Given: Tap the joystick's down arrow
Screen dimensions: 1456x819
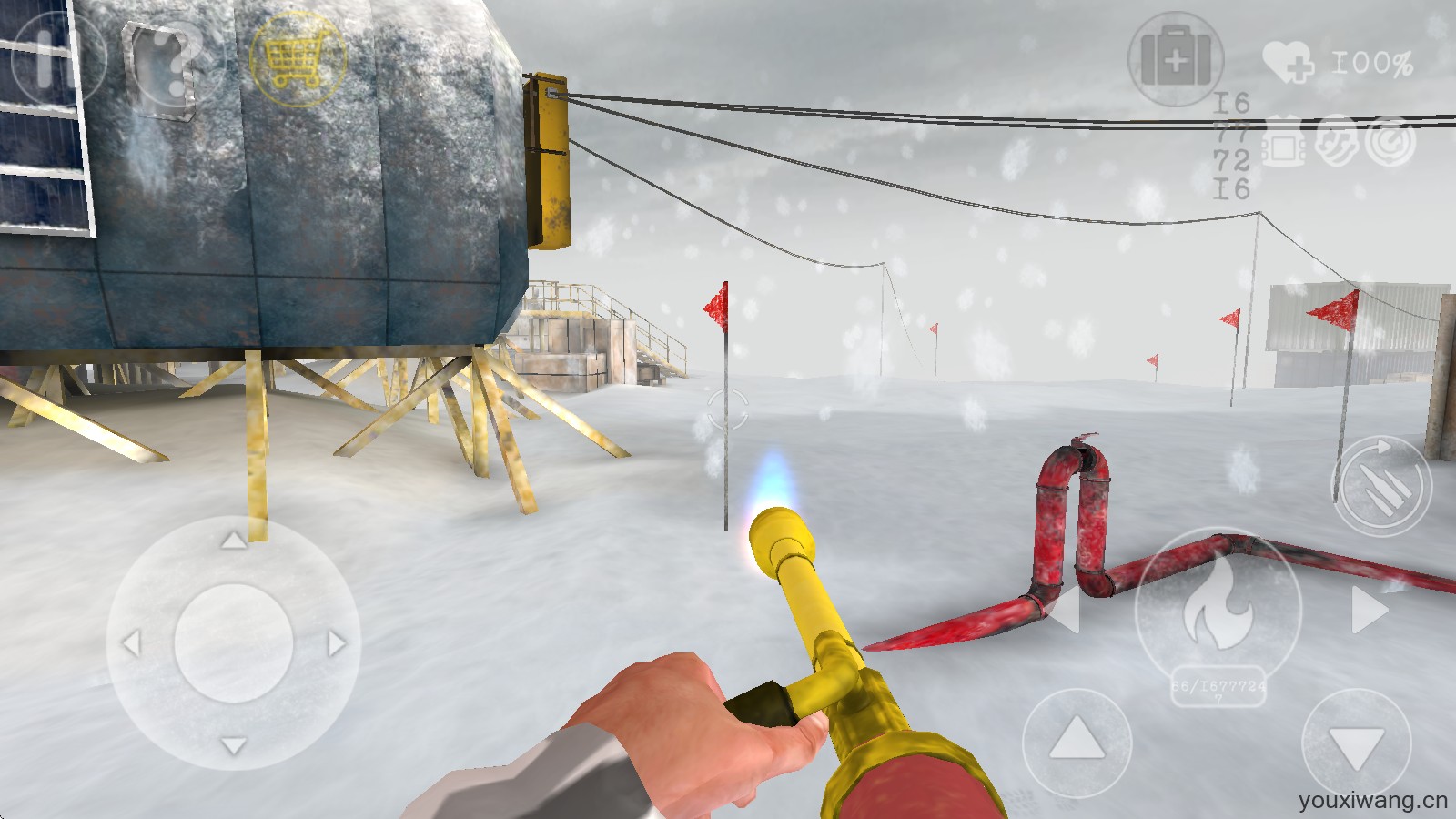Looking at the screenshot, I should tap(233, 746).
